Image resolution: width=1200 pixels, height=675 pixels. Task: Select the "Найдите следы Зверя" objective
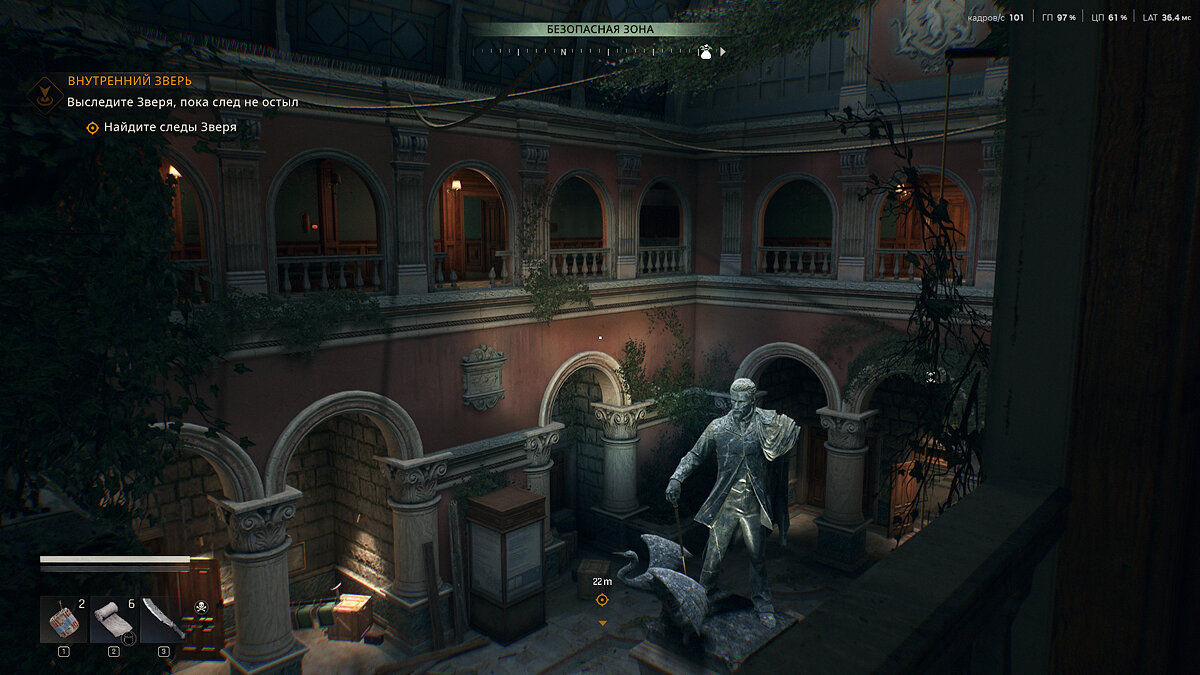click(162, 127)
